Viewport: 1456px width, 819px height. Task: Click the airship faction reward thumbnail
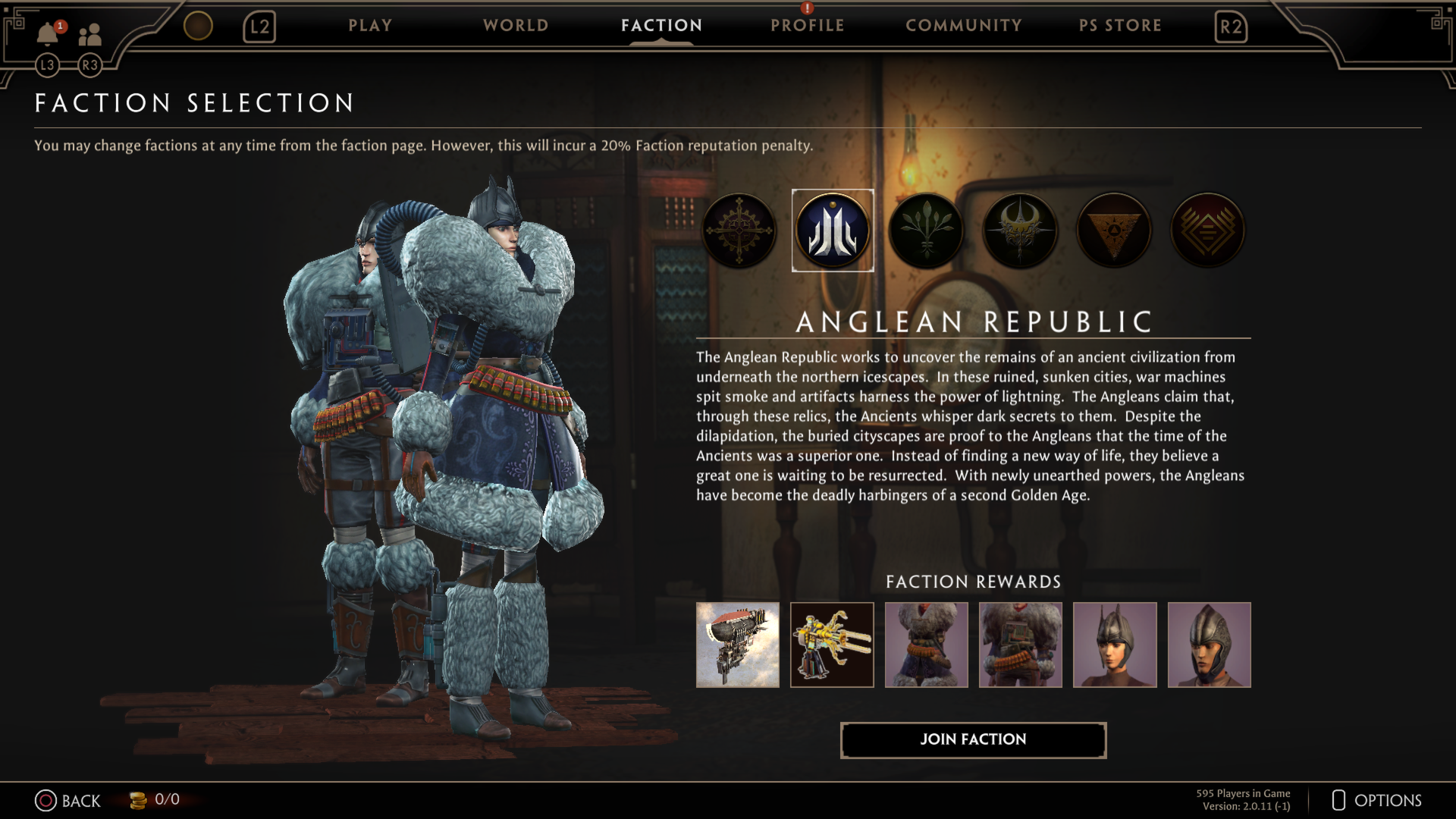[737, 645]
